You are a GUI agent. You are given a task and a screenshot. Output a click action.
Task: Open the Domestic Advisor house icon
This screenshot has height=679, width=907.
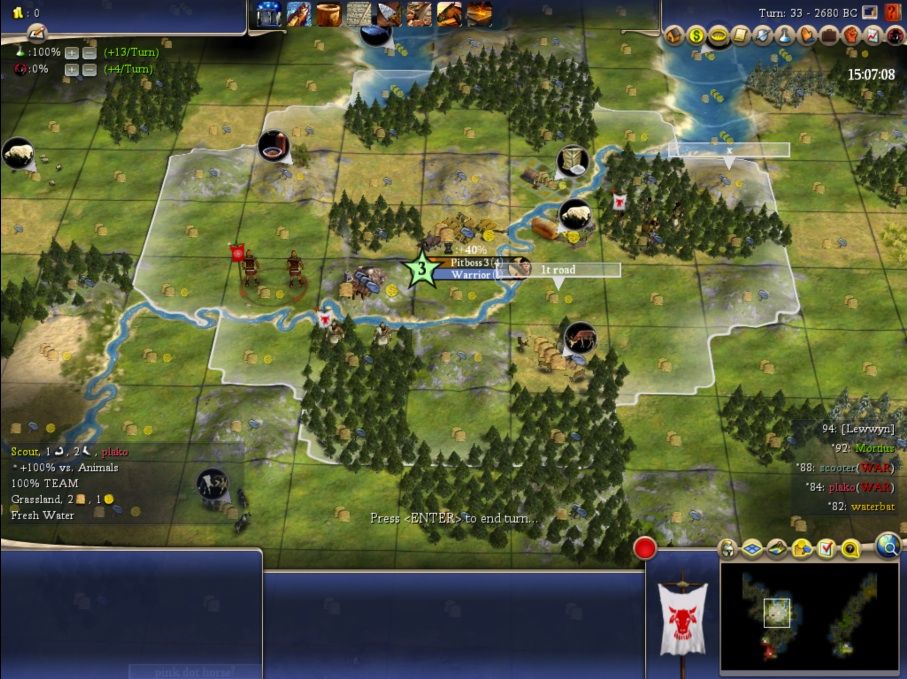[x=675, y=36]
